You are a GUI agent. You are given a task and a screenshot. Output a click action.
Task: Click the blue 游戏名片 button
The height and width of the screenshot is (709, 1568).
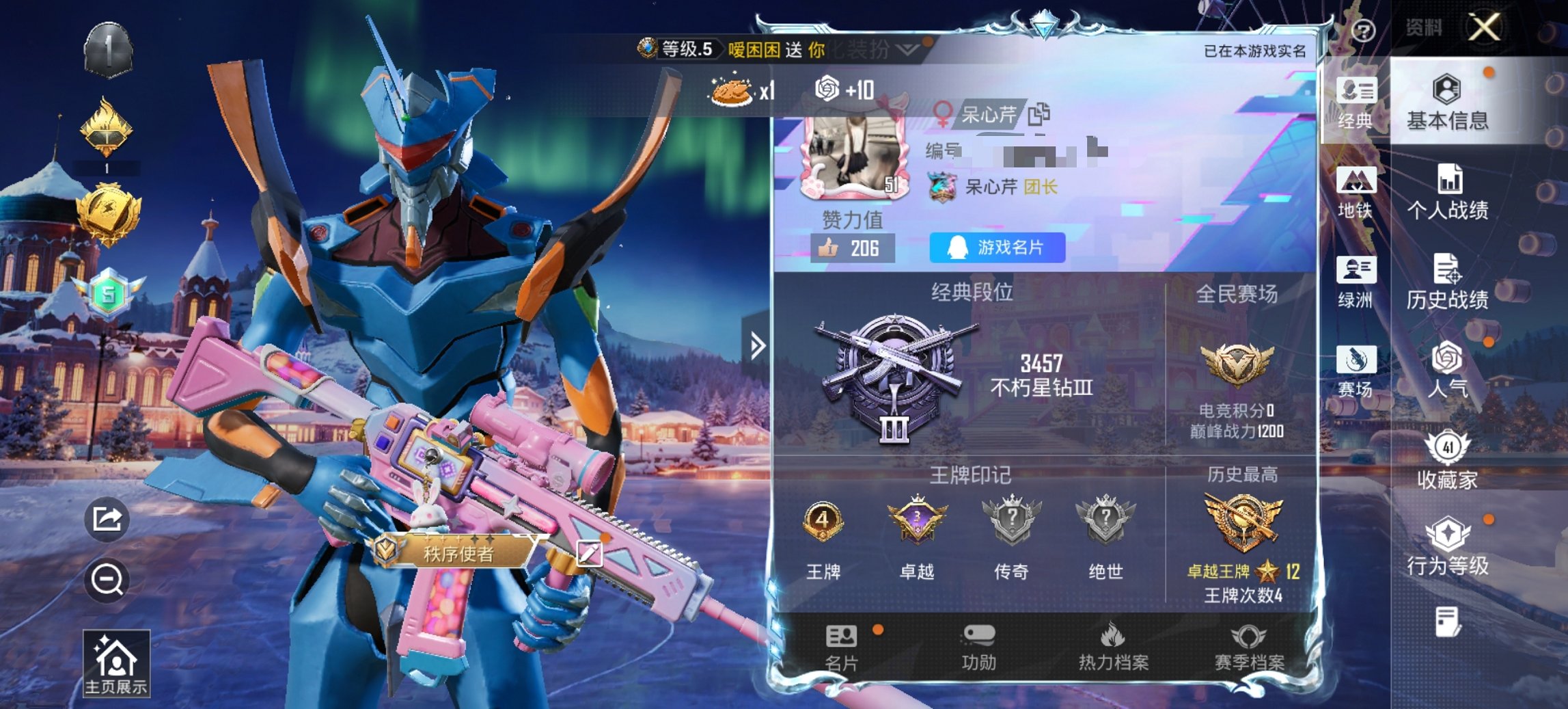(996, 248)
